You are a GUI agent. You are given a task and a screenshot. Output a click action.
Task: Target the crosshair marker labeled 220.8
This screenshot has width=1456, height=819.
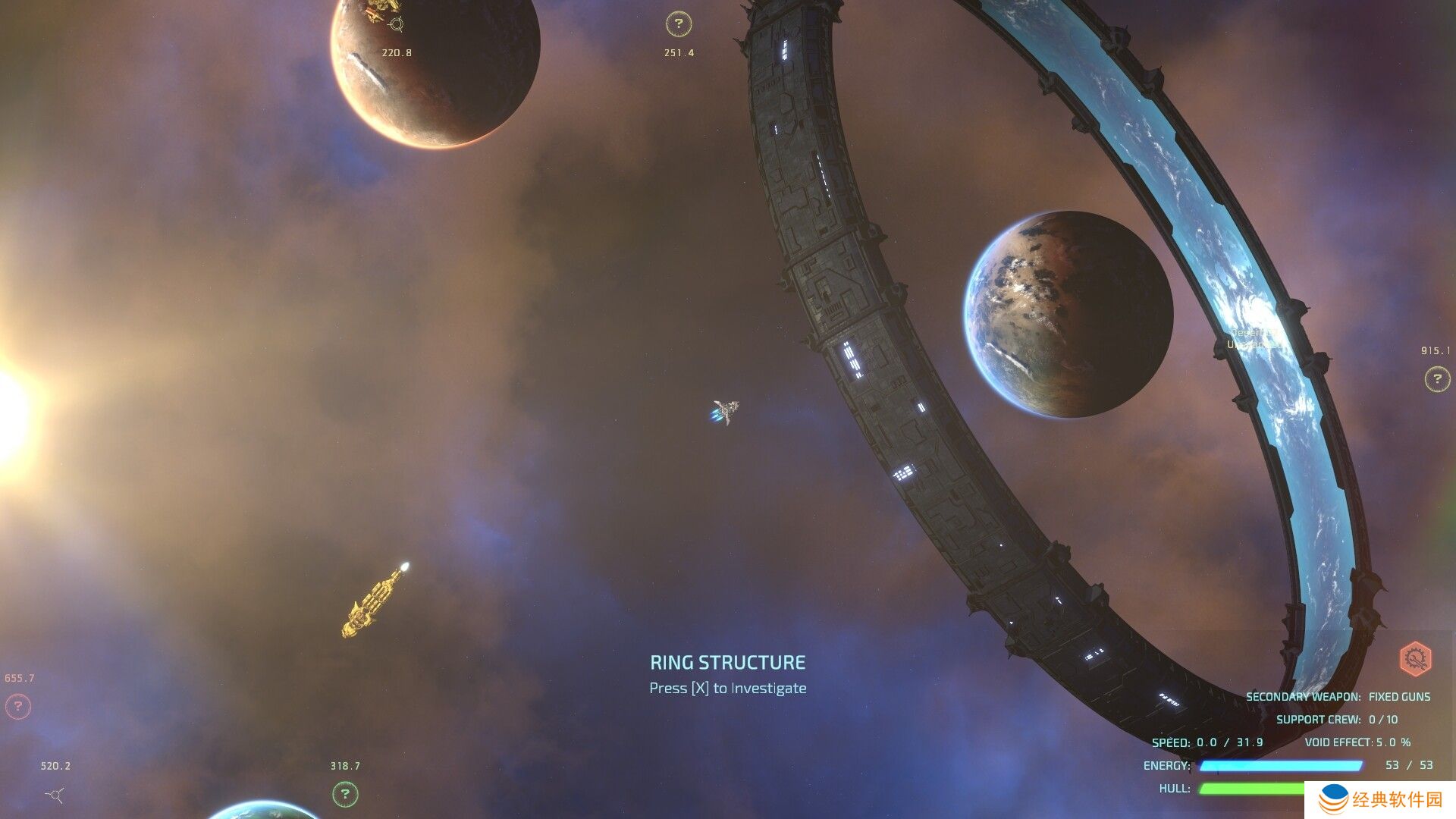(396, 25)
